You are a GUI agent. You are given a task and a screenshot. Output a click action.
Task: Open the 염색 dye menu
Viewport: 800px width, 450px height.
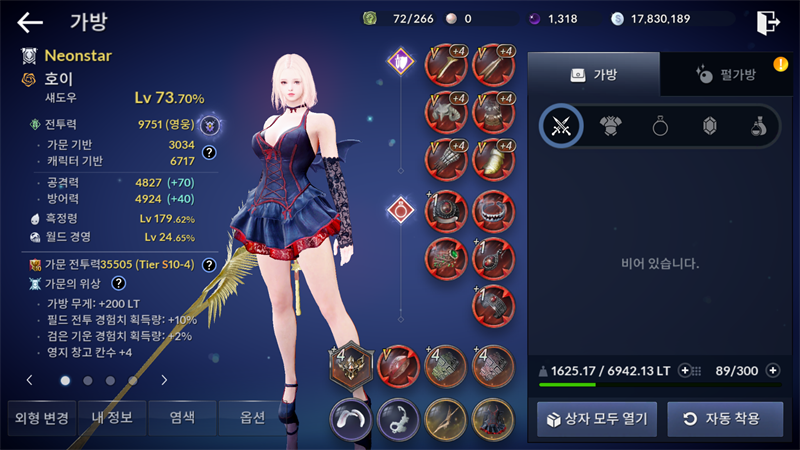tap(181, 418)
